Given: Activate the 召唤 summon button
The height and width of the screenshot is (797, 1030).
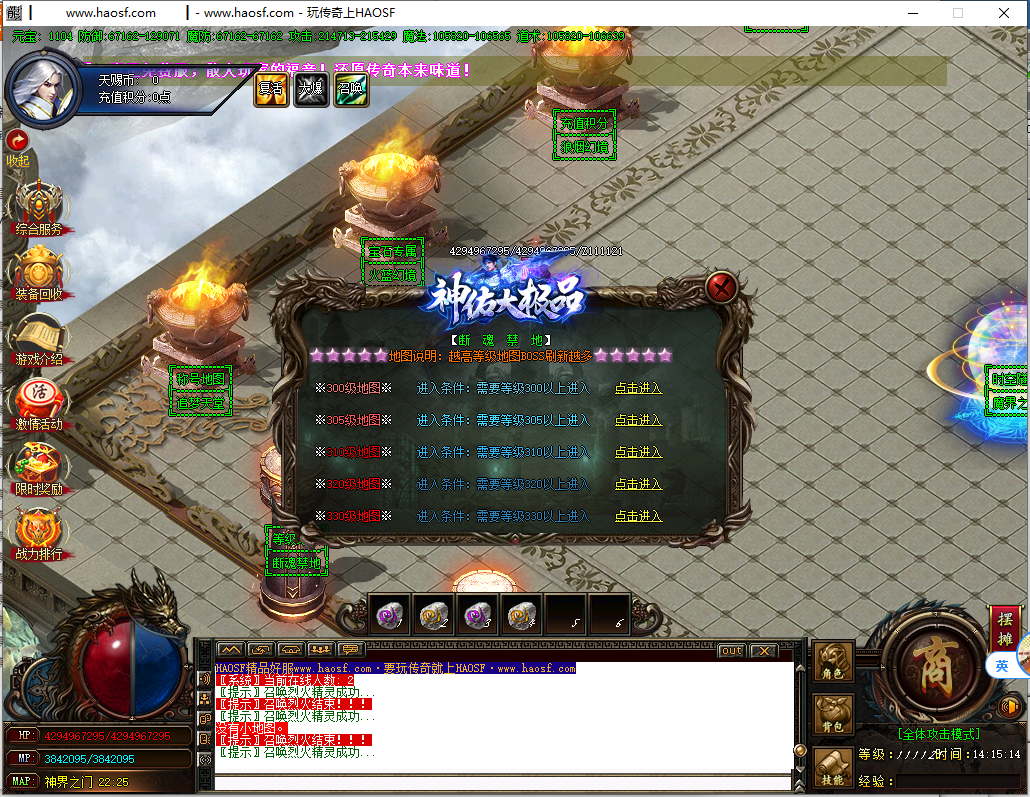Looking at the screenshot, I should pos(351,89).
